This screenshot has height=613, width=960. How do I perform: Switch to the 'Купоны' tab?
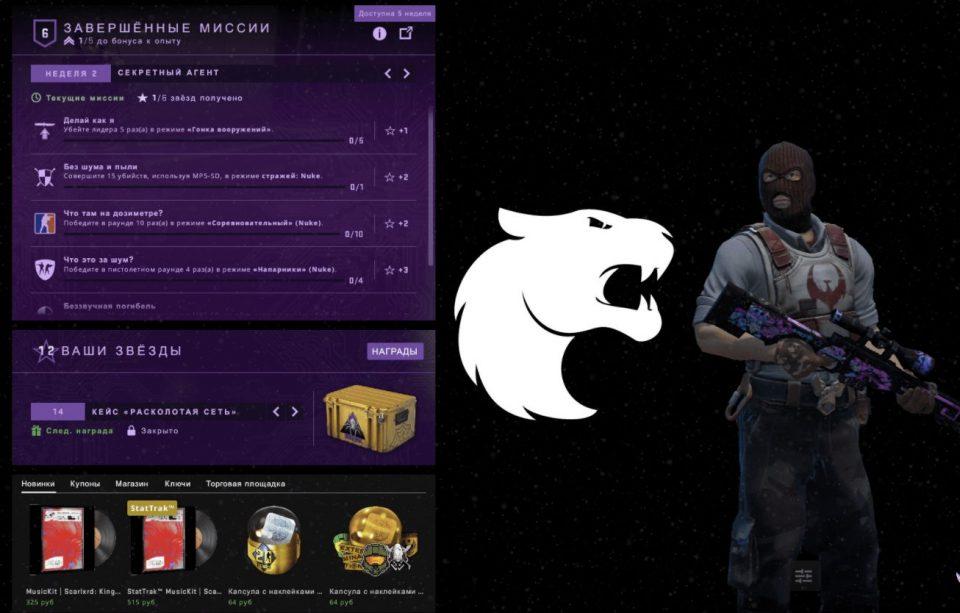pyautogui.click(x=85, y=484)
